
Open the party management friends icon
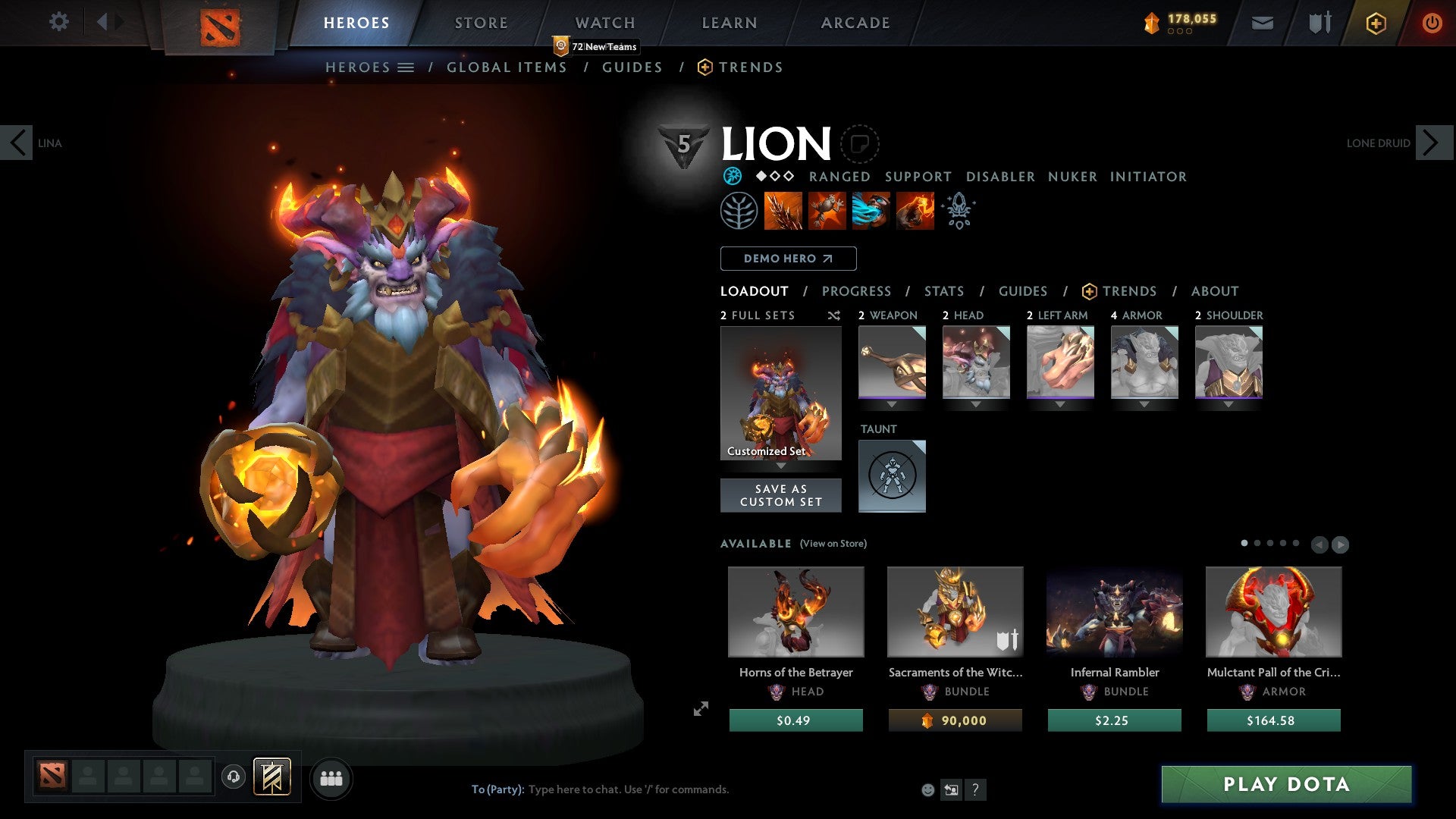[331, 777]
